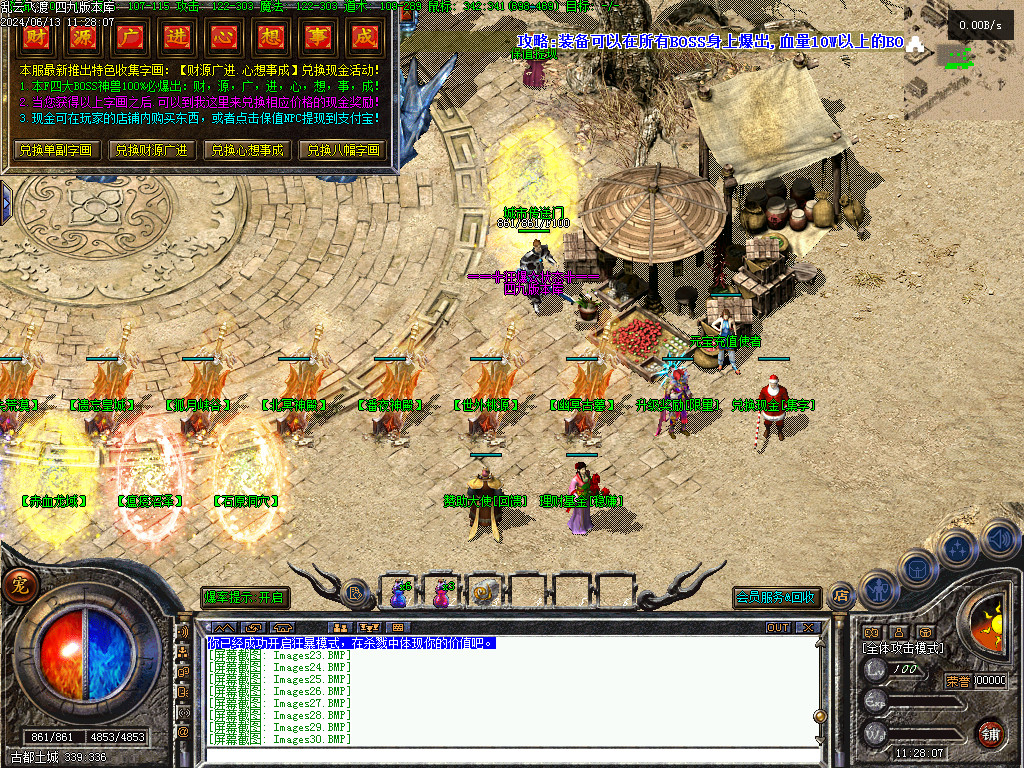The height and width of the screenshot is (768, 1024).
Task: Toggle the 爆率提示 drop-rate hint button
Action: [245, 598]
